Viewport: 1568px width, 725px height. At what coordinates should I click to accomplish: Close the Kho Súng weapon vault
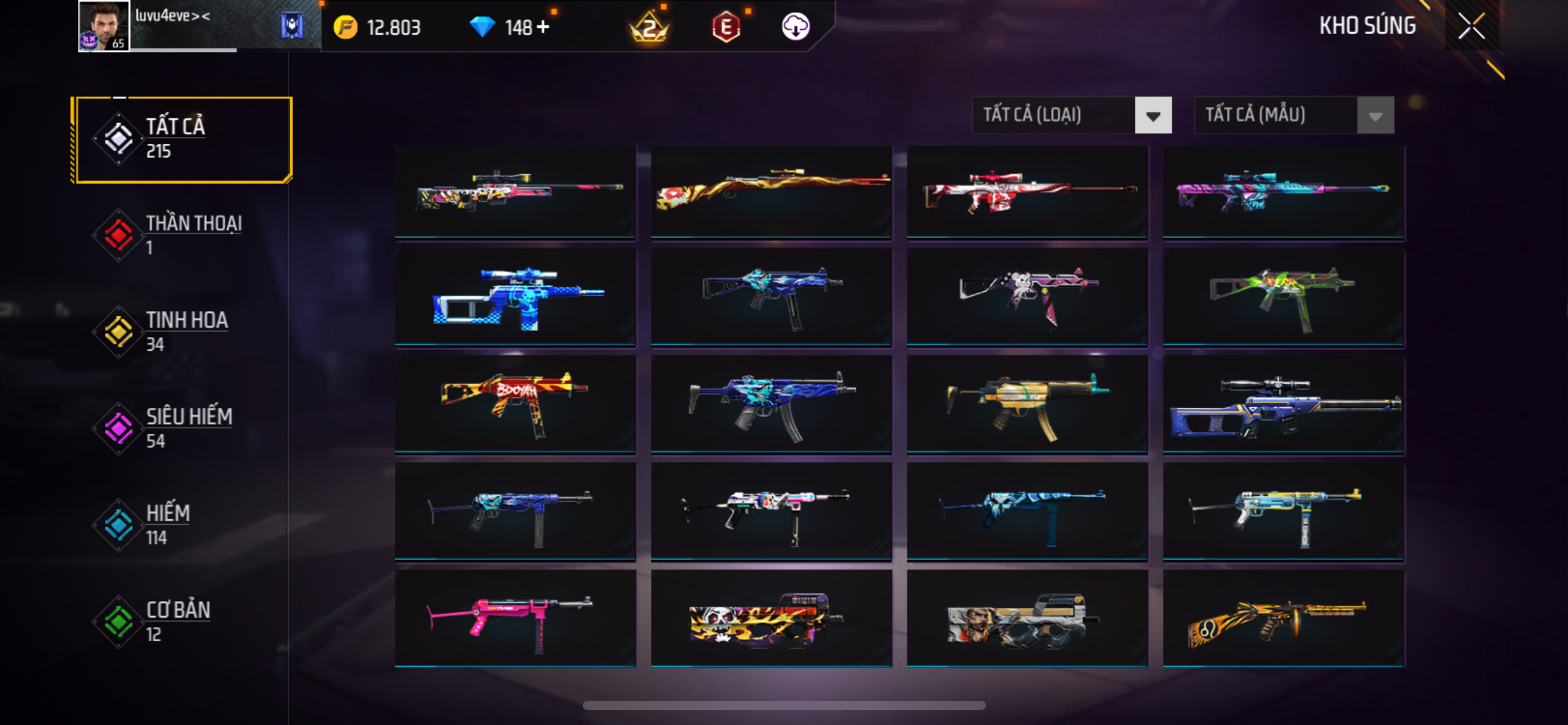[1471, 26]
